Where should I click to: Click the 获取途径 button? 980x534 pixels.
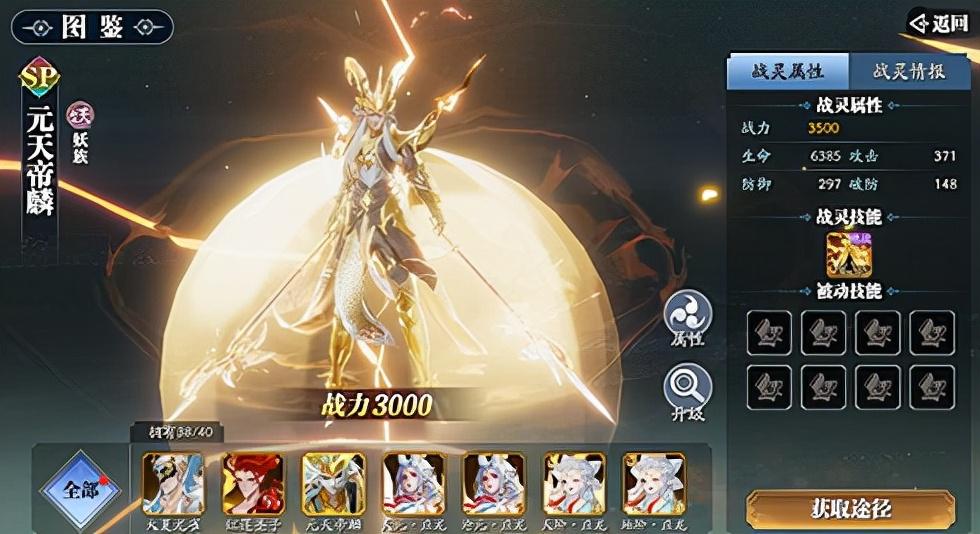849,508
